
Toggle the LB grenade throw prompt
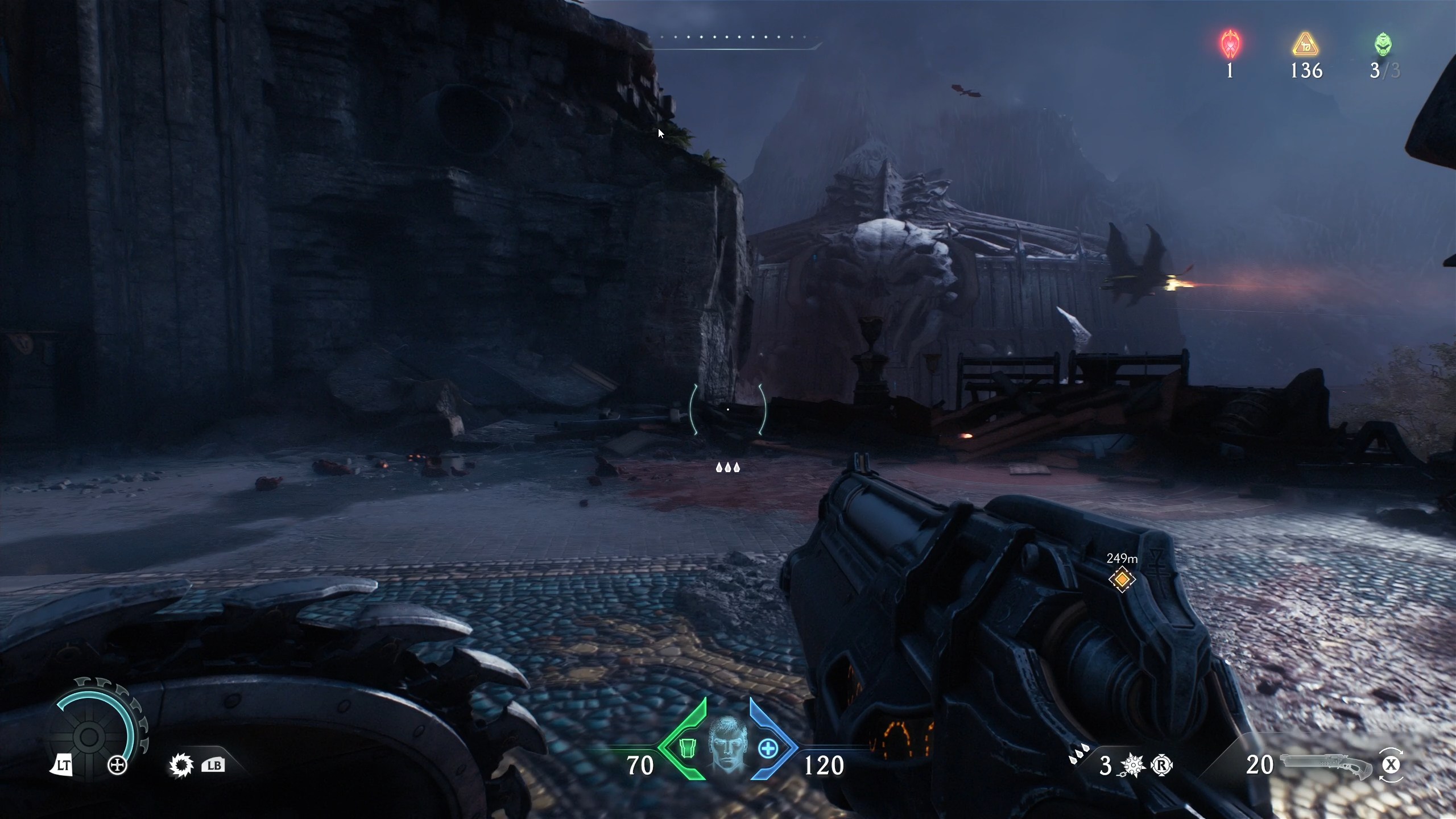[x=213, y=765]
